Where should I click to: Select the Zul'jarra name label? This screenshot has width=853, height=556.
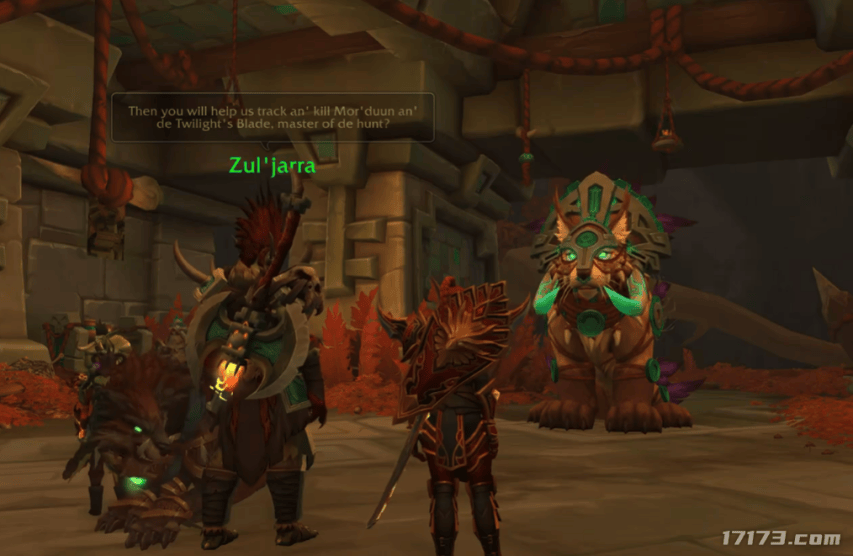coord(273,166)
